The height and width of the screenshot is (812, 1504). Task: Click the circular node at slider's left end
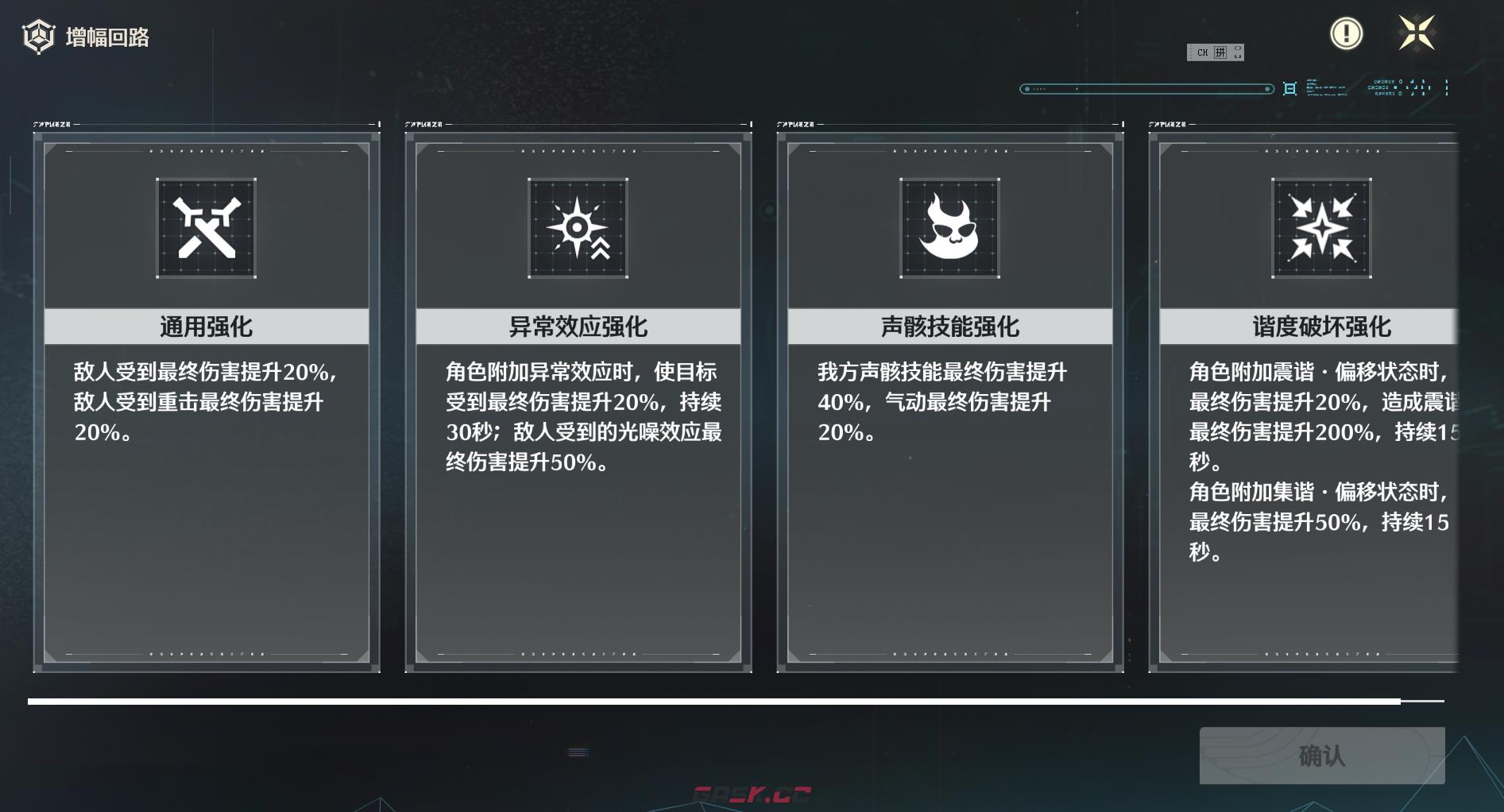pyautogui.click(x=1027, y=88)
